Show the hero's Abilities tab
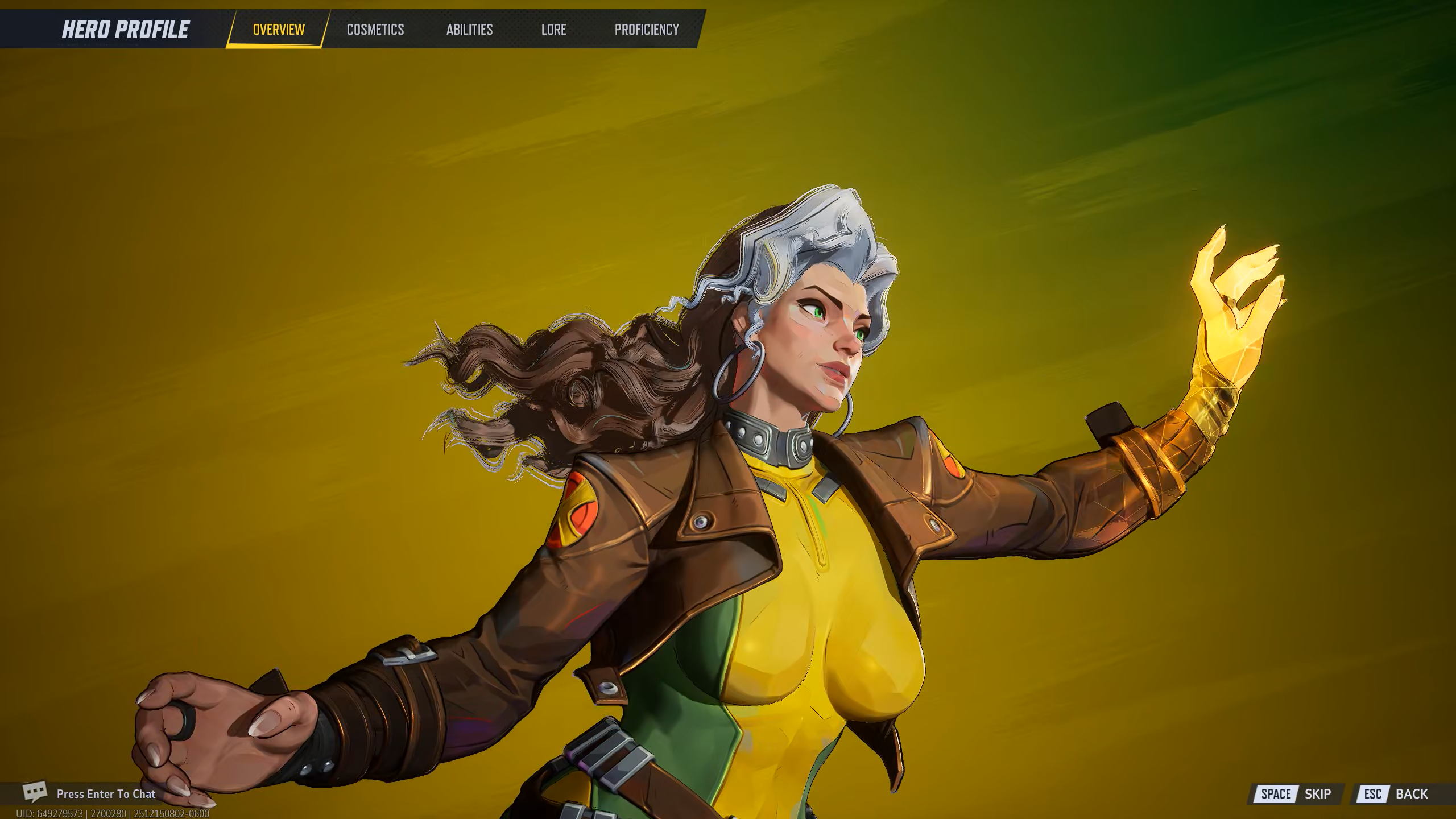 [469, 30]
